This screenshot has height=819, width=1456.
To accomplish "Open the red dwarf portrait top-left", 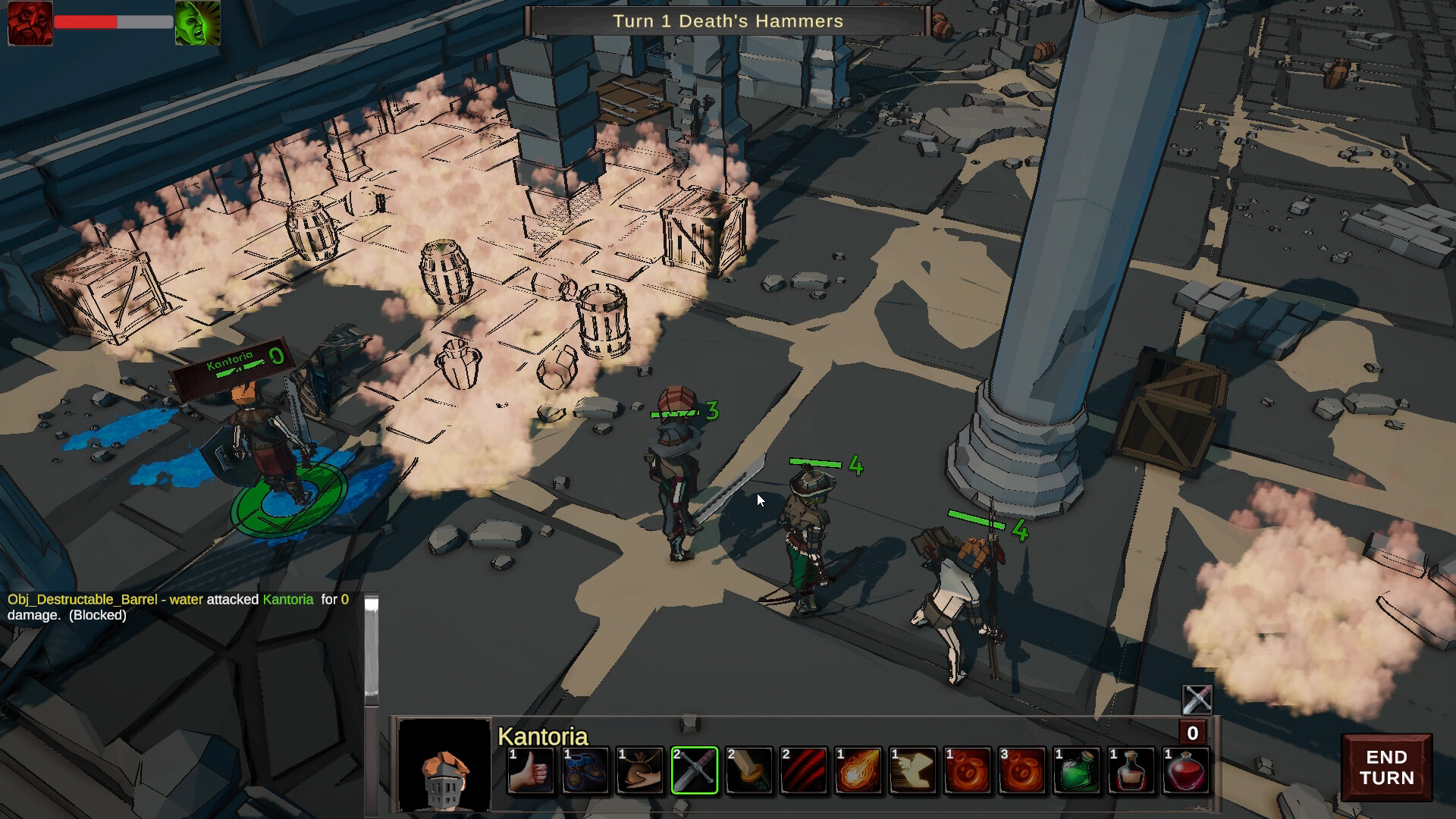I will [30, 24].
